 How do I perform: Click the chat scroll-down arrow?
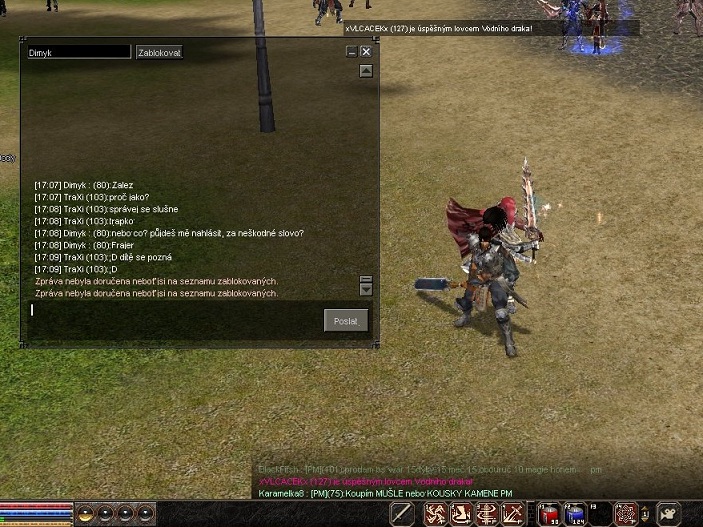tap(366, 290)
